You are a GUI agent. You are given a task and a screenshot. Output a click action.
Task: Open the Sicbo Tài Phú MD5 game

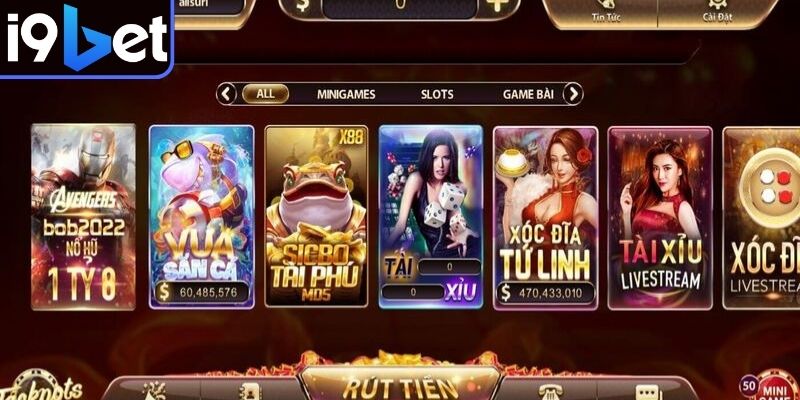(315, 215)
